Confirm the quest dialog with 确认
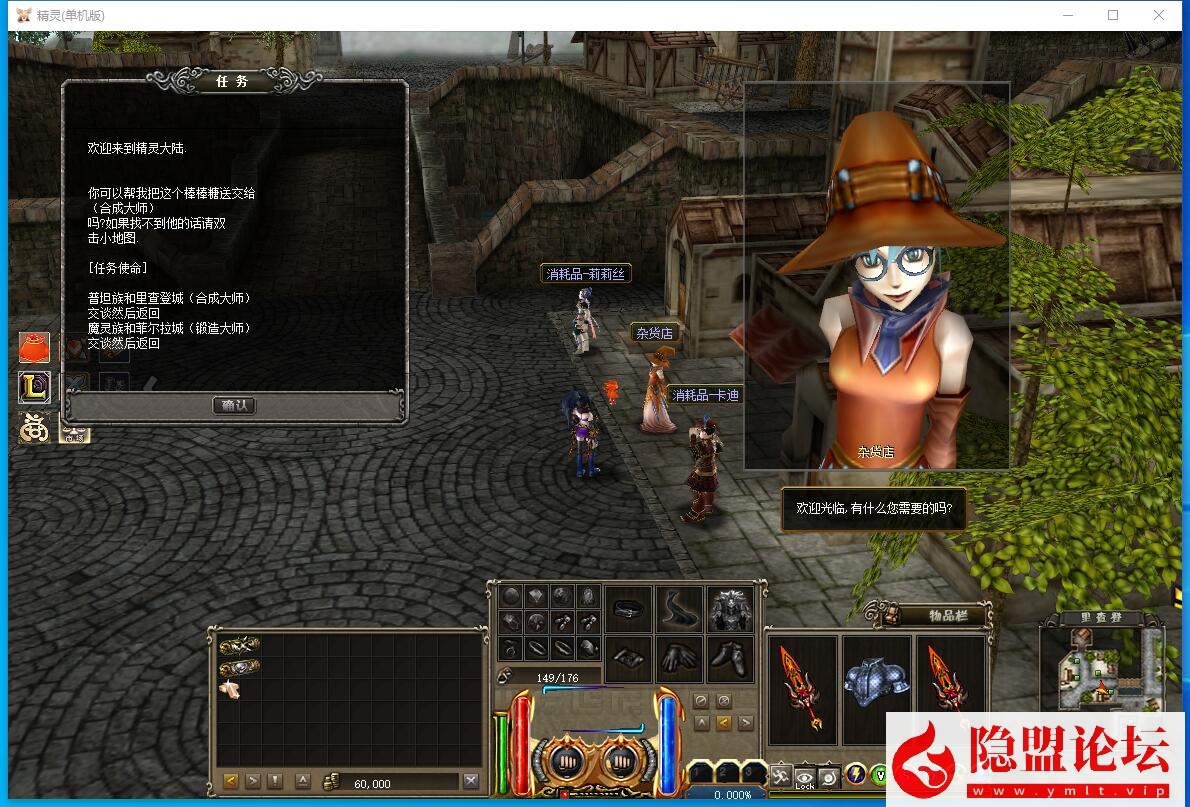The height and width of the screenshot is (807, 1190). (x=235, y=405)
